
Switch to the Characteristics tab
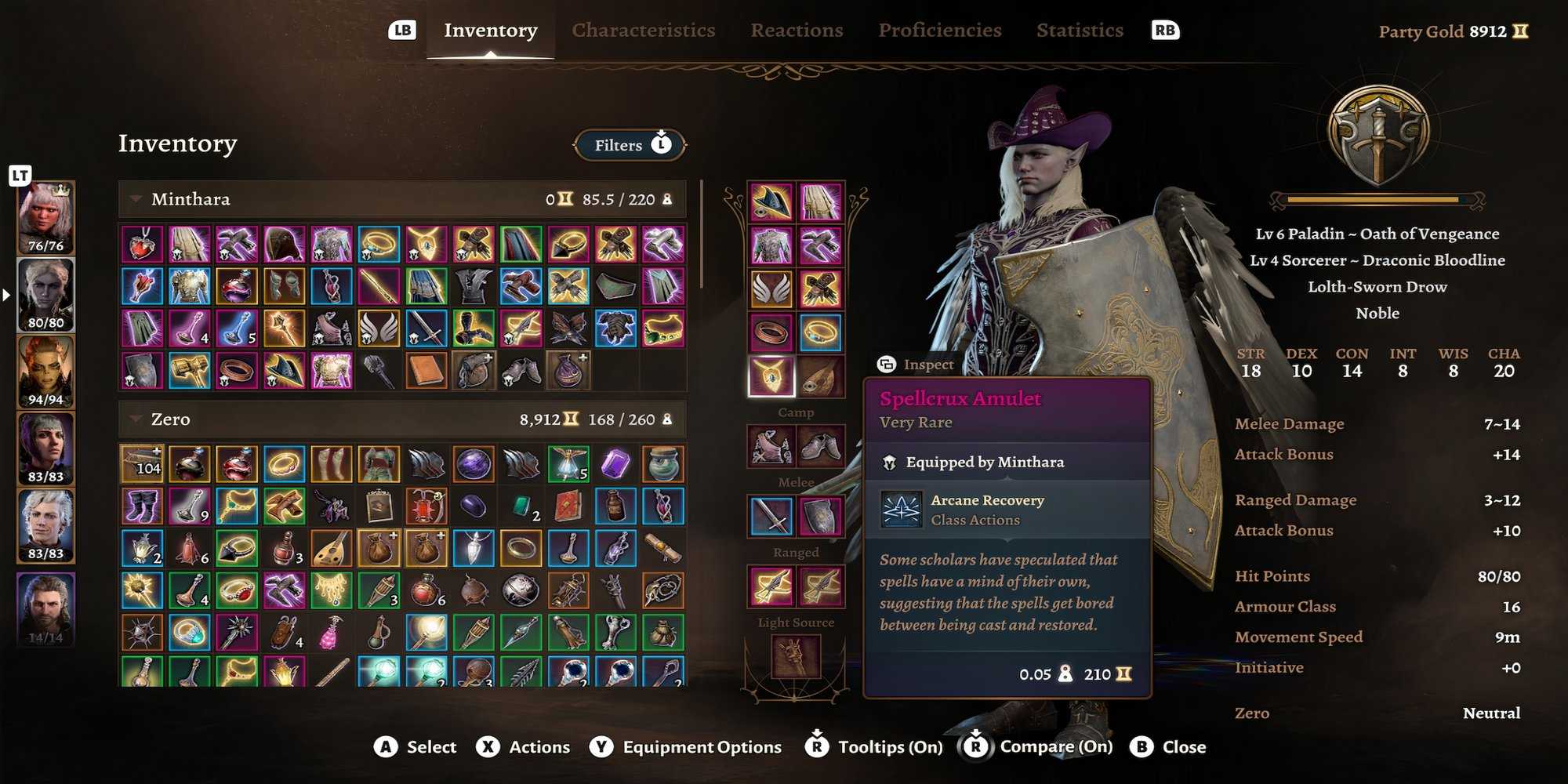pos(643,30)
